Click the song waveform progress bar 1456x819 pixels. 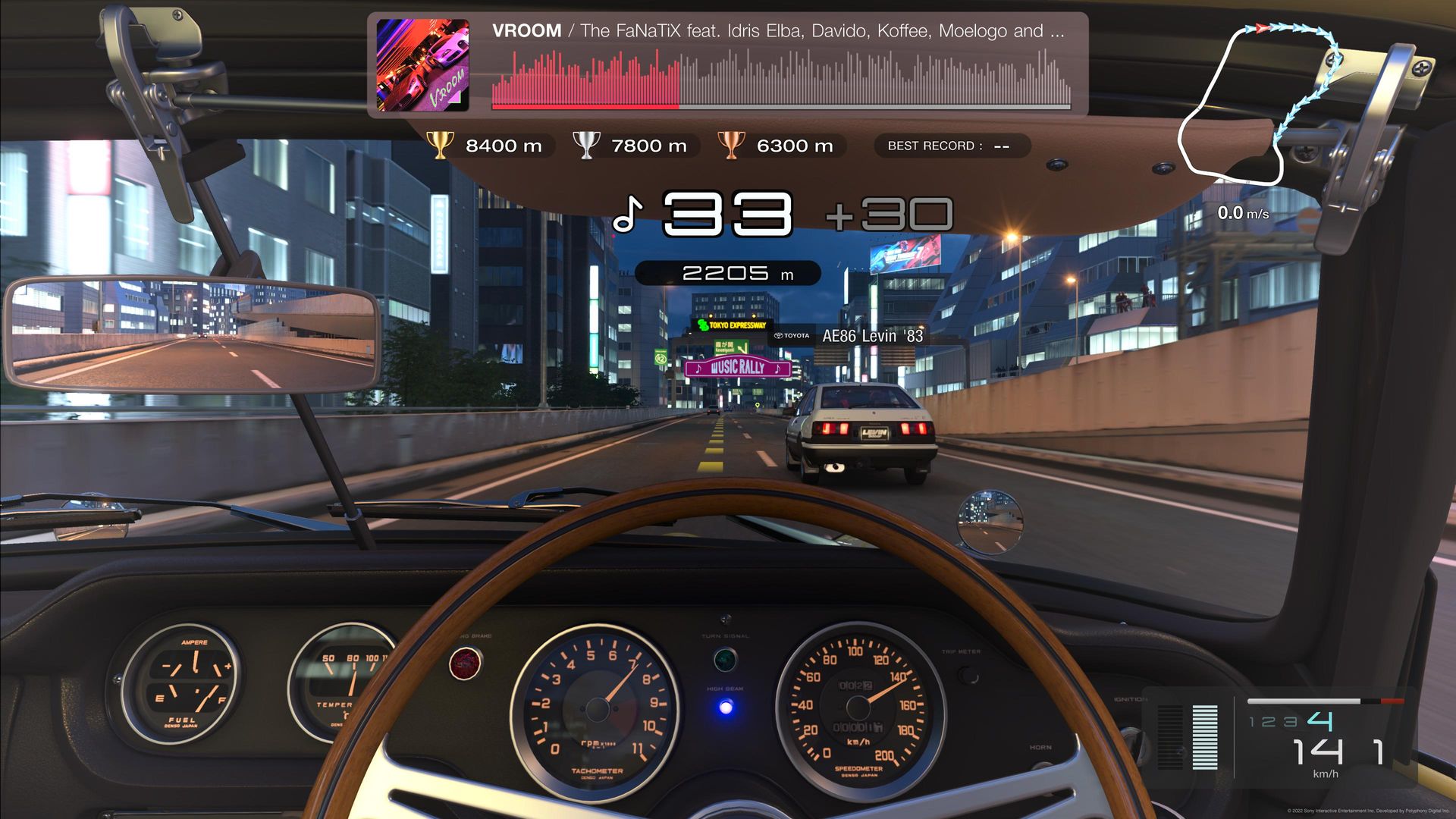pyautogui.click(x=781, y=80)
